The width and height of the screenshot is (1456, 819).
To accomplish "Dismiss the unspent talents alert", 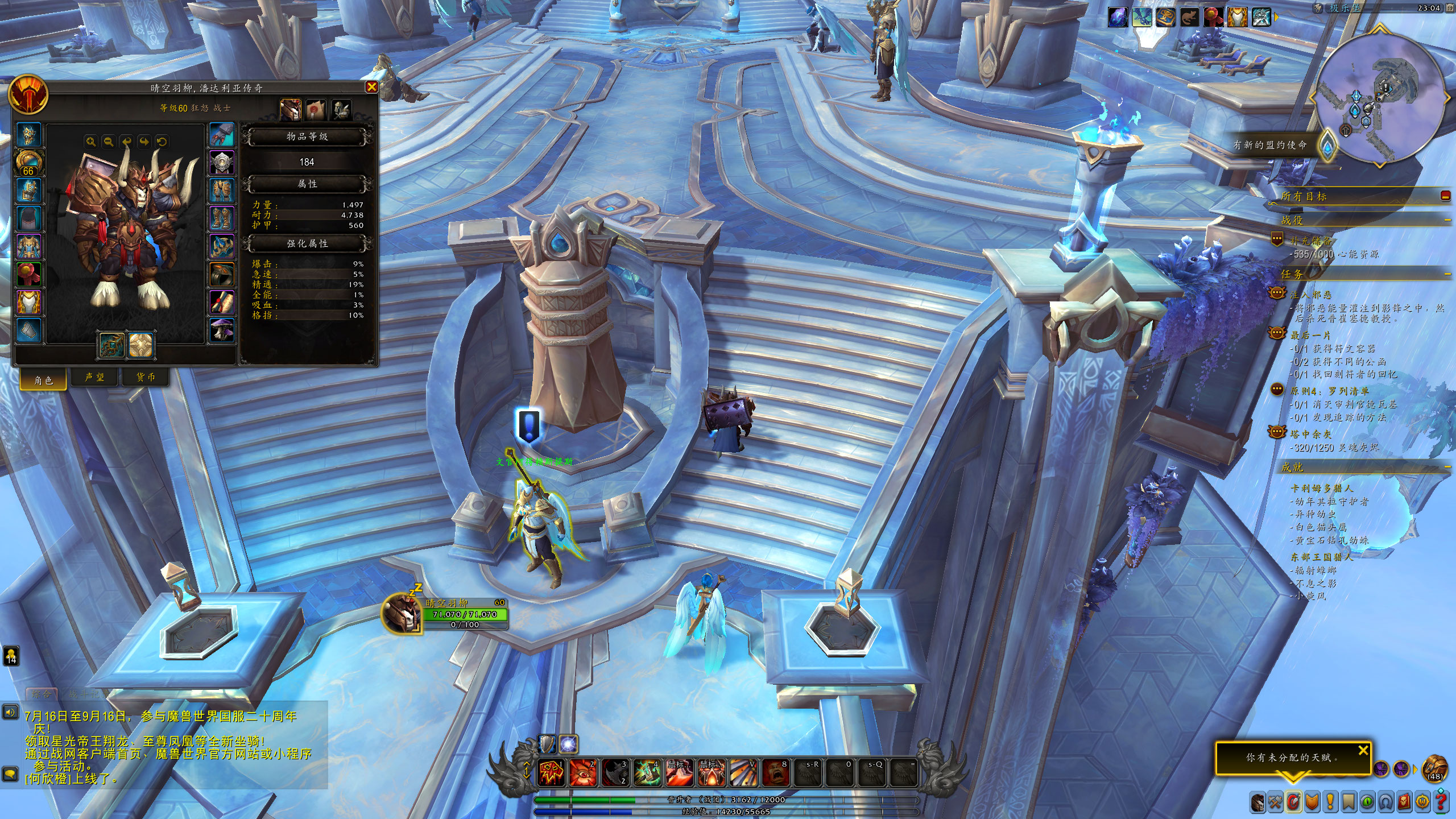I will [1363, 751].
